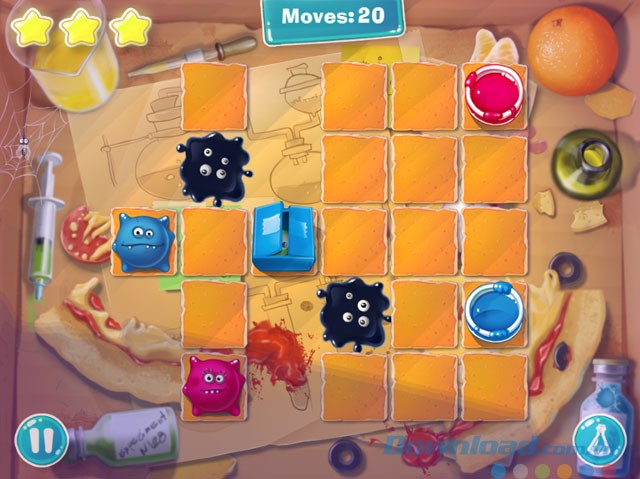Tap the round flask icon button

click(599, 440)
